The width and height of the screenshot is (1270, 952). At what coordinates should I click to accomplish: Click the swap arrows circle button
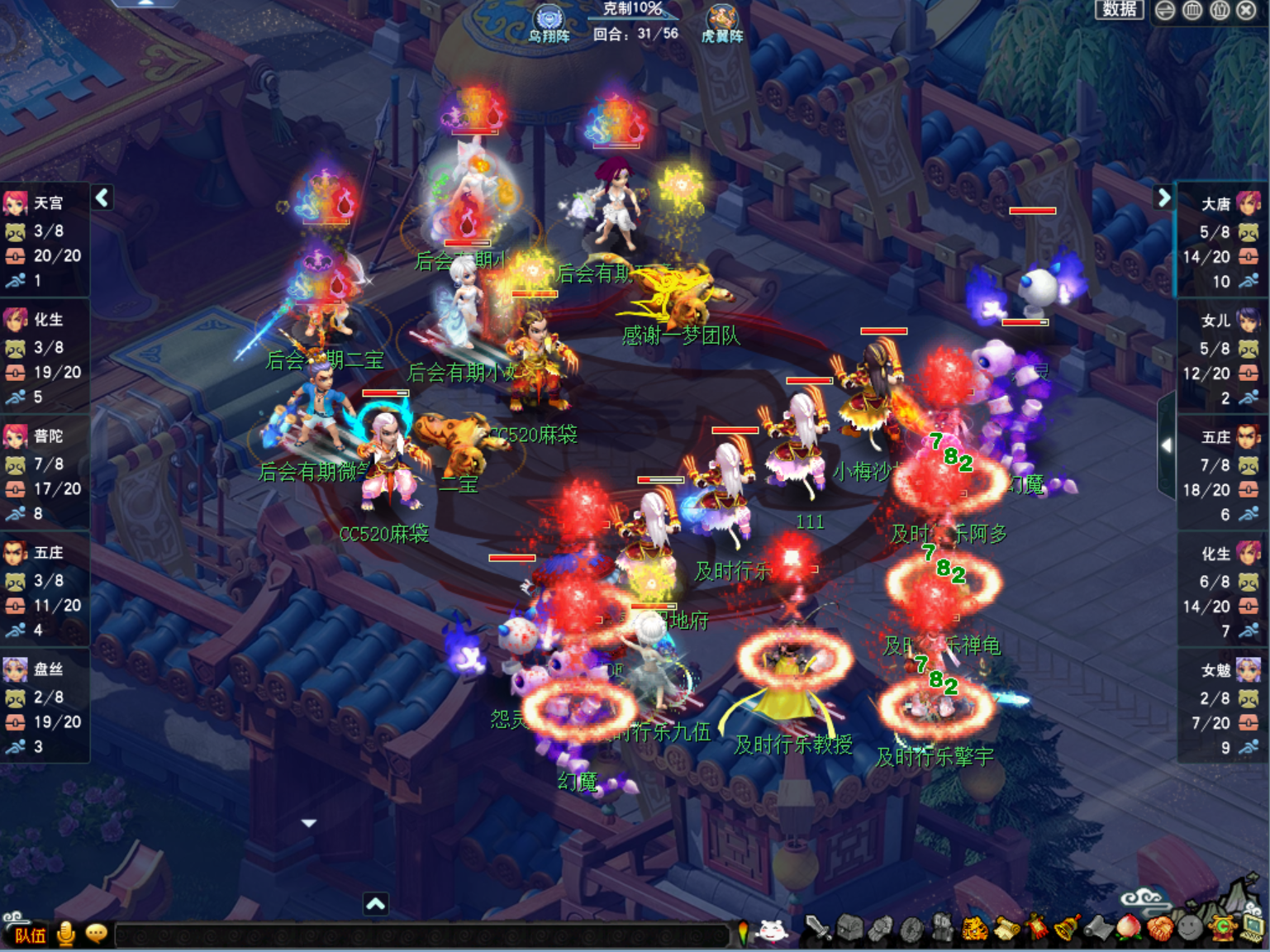coord(1165,10)
